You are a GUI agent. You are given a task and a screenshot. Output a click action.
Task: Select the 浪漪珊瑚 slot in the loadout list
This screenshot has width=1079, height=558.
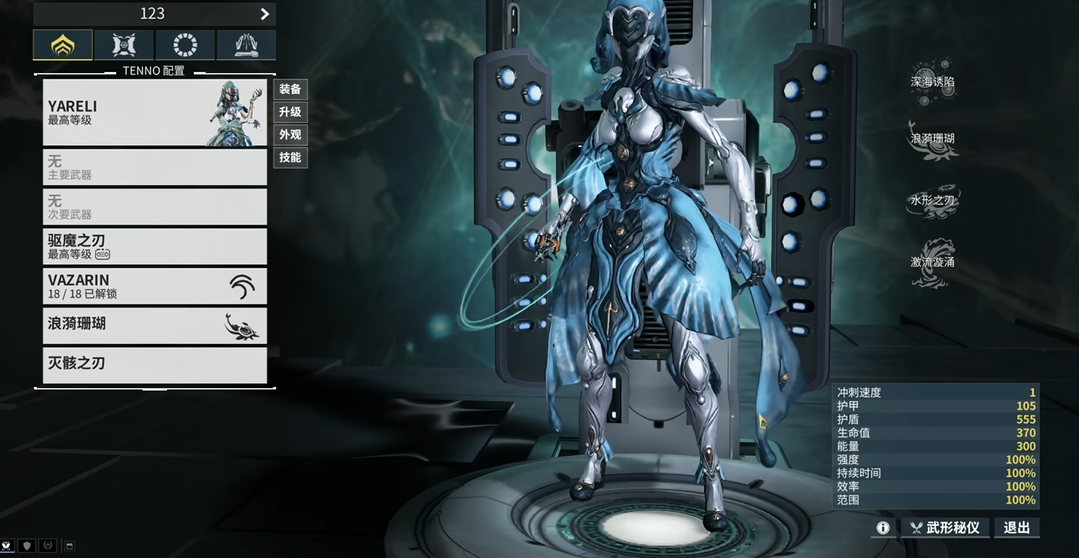pos(155,325)
